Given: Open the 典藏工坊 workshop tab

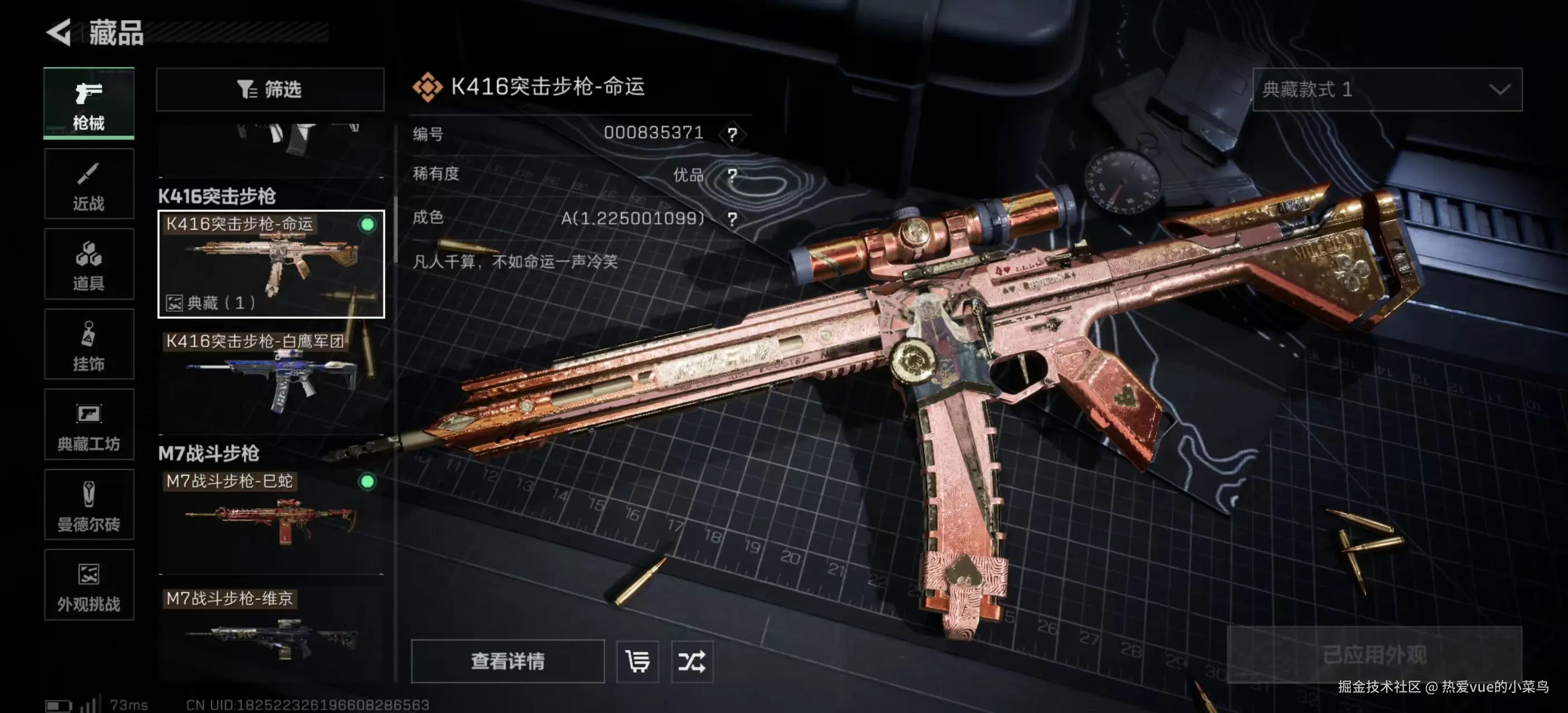Looking at the screenshot, I should pyautogui.click(x=89, y=425).
